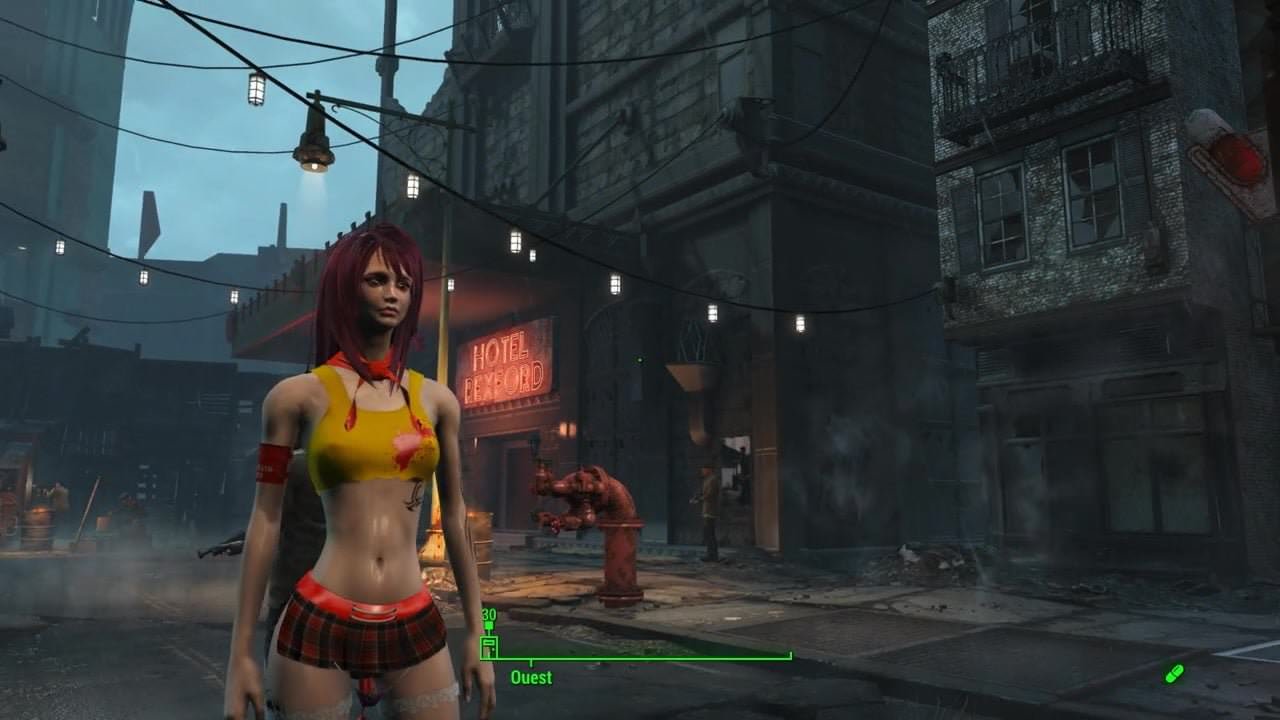The image size is (1280, 720).
Task: Click the Quest marker on the compass bar
Action: tap(531, 676)
